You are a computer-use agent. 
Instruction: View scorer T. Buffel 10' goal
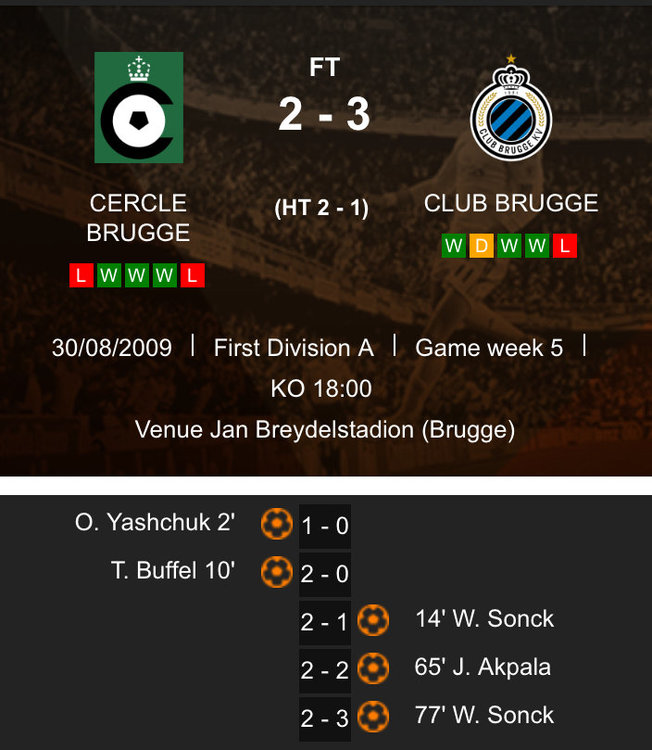[x=172, y=570]
